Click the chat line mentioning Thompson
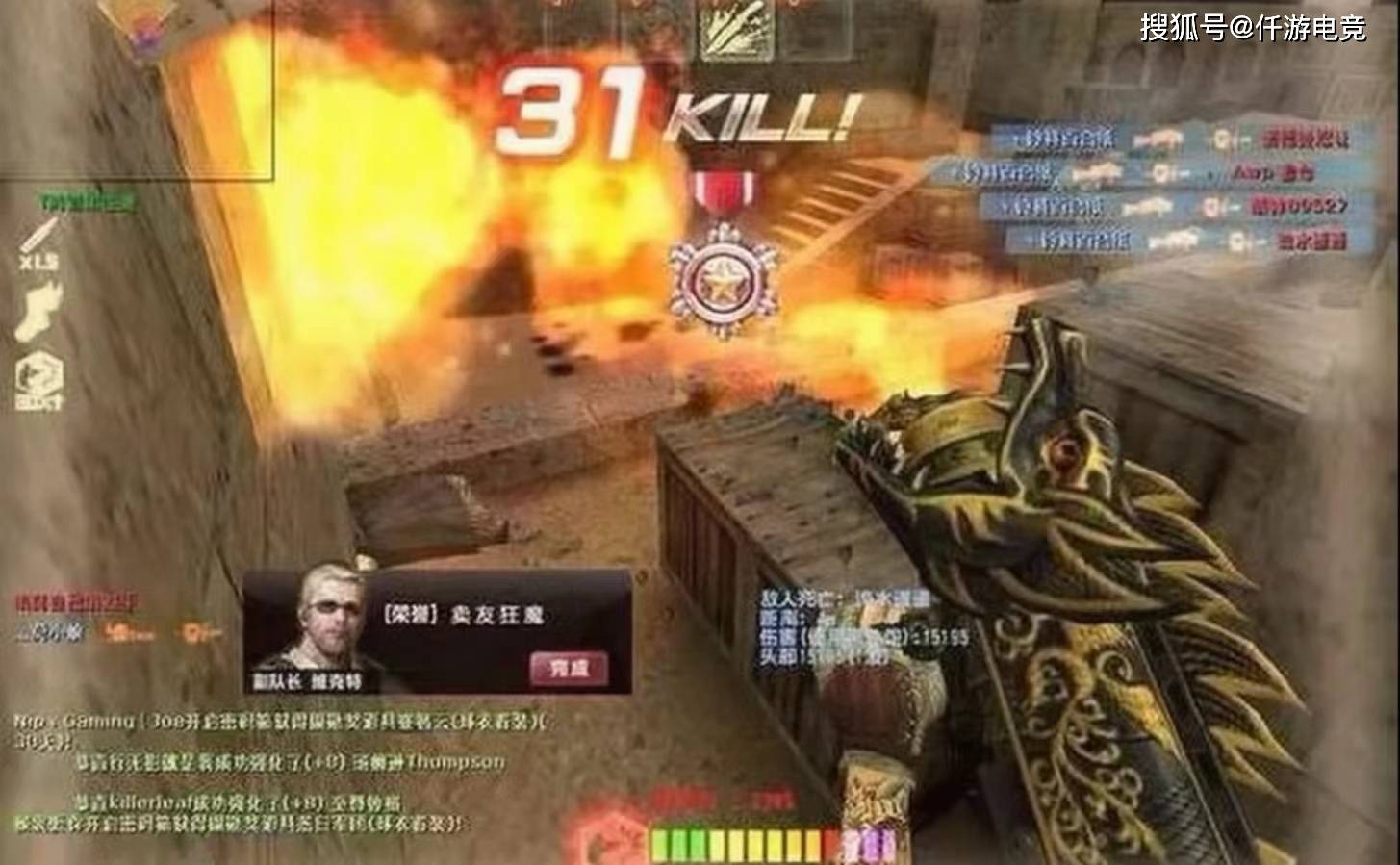 (x=289, y=762)
